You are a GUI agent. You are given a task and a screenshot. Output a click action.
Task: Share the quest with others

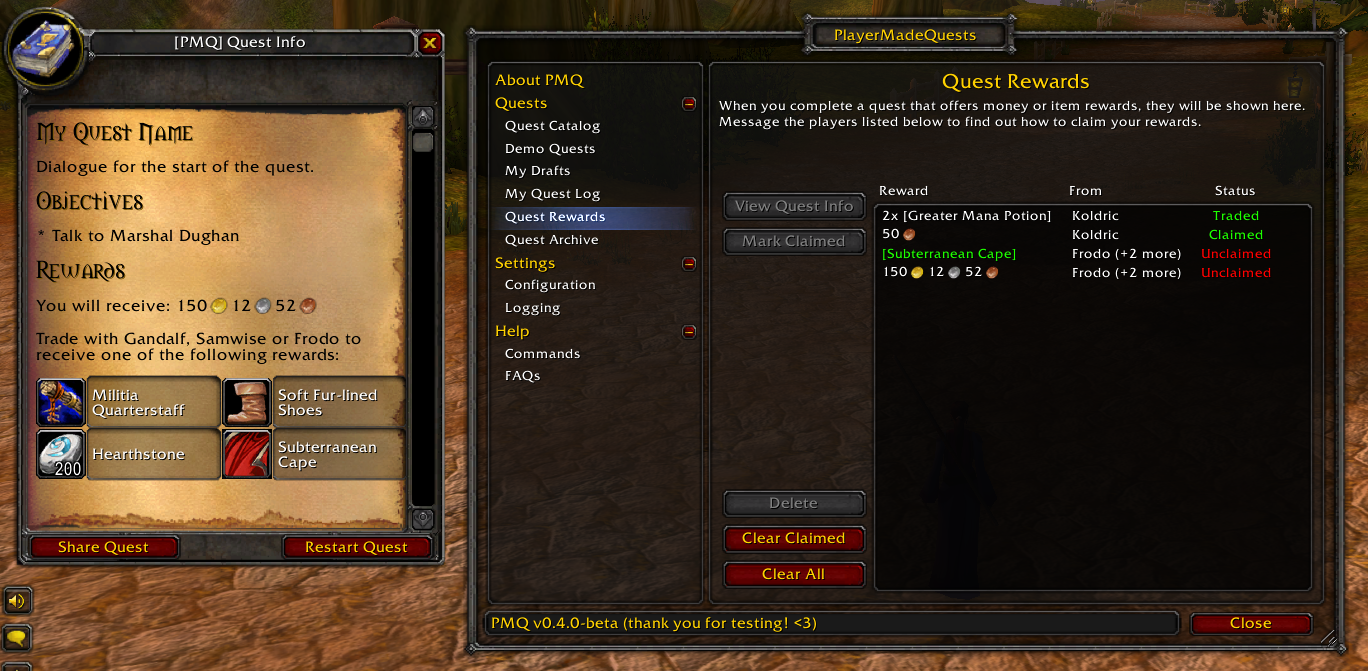(x=103, y=547)
